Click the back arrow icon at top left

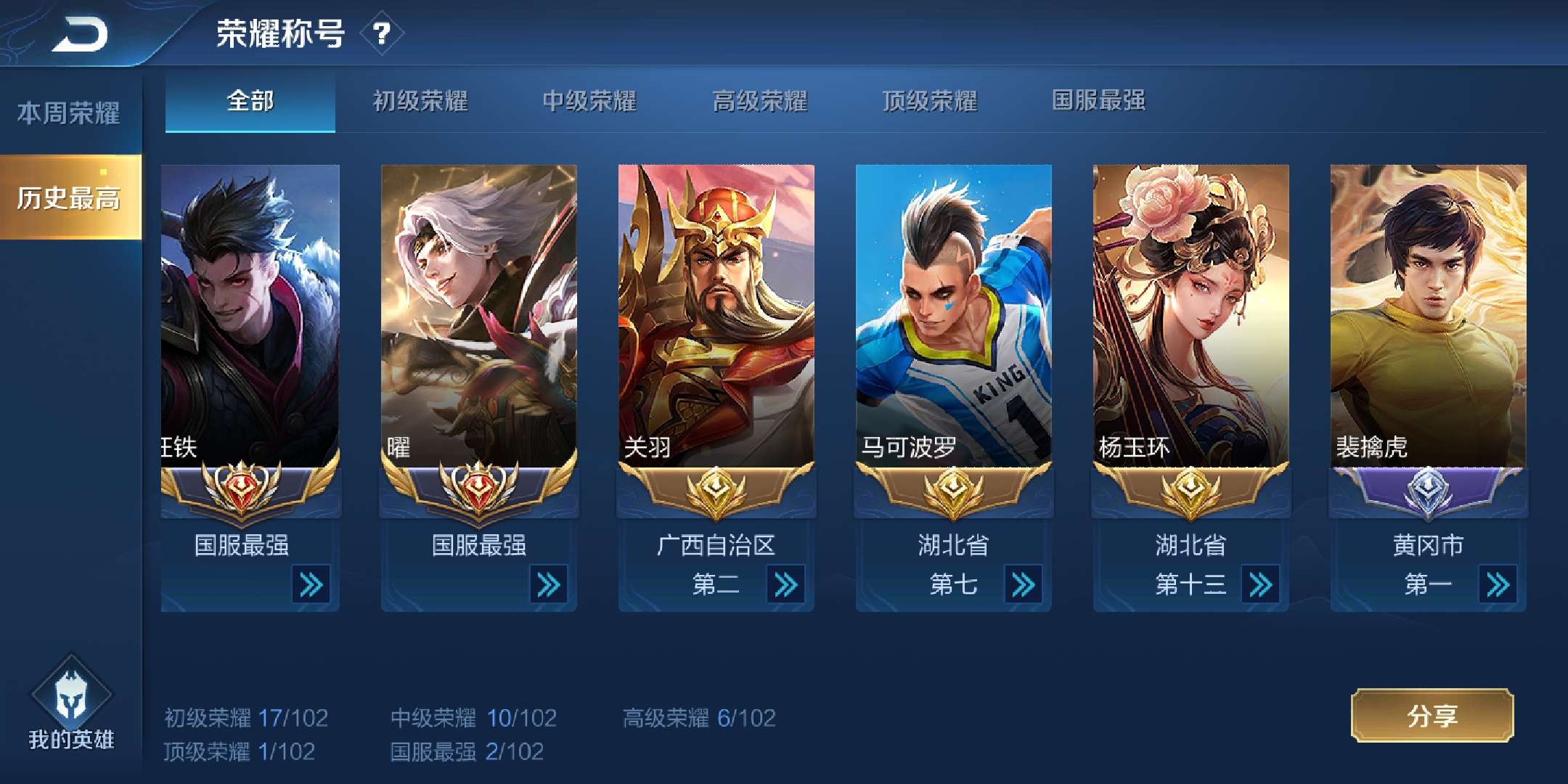80,34
